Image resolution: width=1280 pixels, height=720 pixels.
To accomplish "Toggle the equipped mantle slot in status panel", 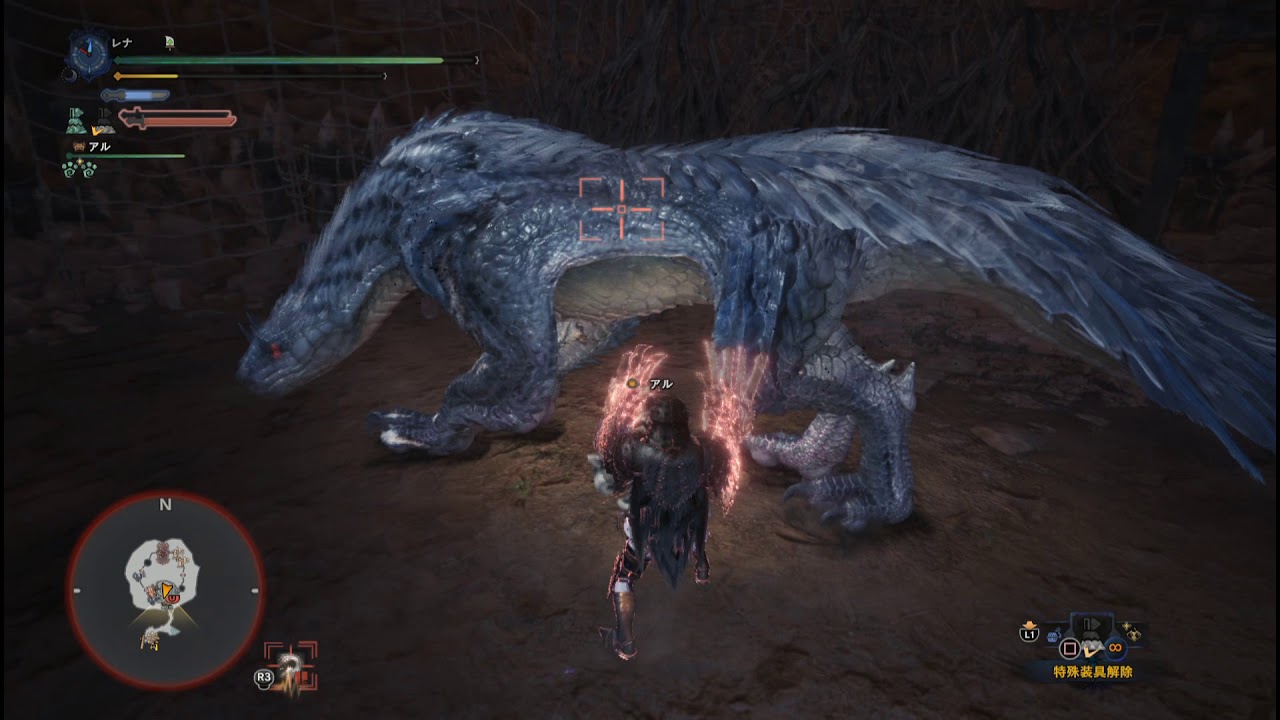I will (x=74, y=121).
